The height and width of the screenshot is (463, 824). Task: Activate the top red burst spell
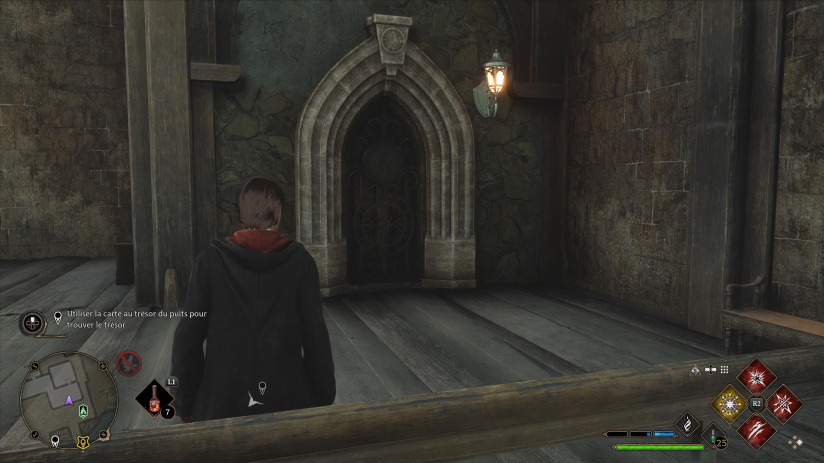pyautogui.click(x=757, y=377)
